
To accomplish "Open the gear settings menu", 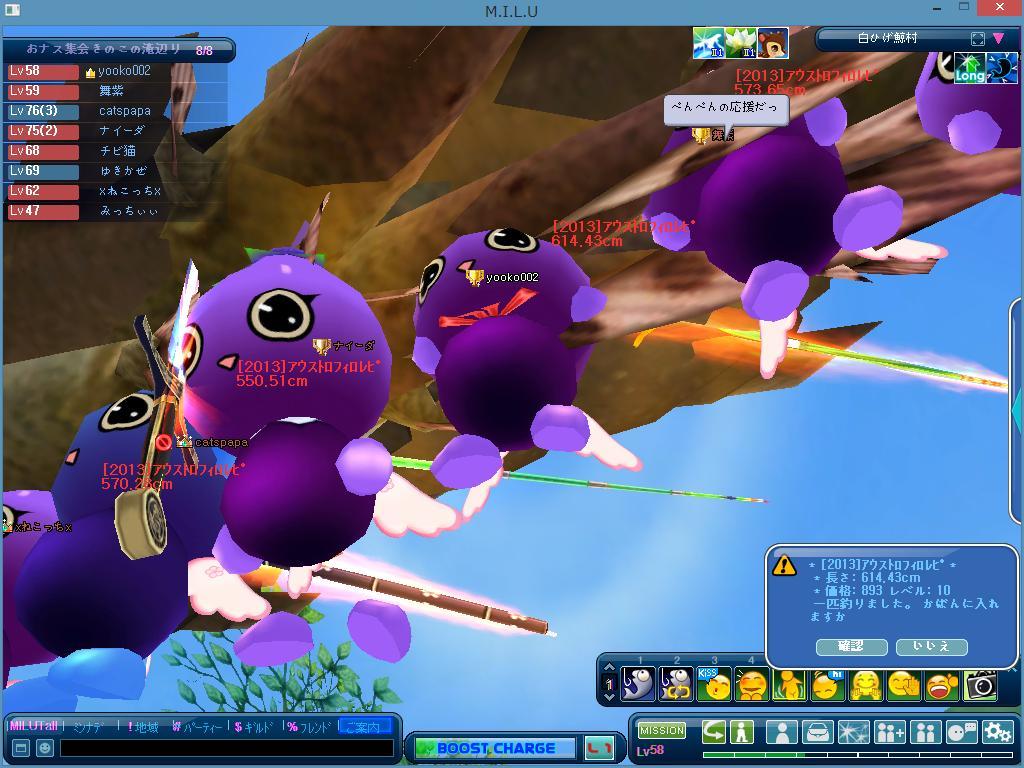I will click(x=998, y=732).
